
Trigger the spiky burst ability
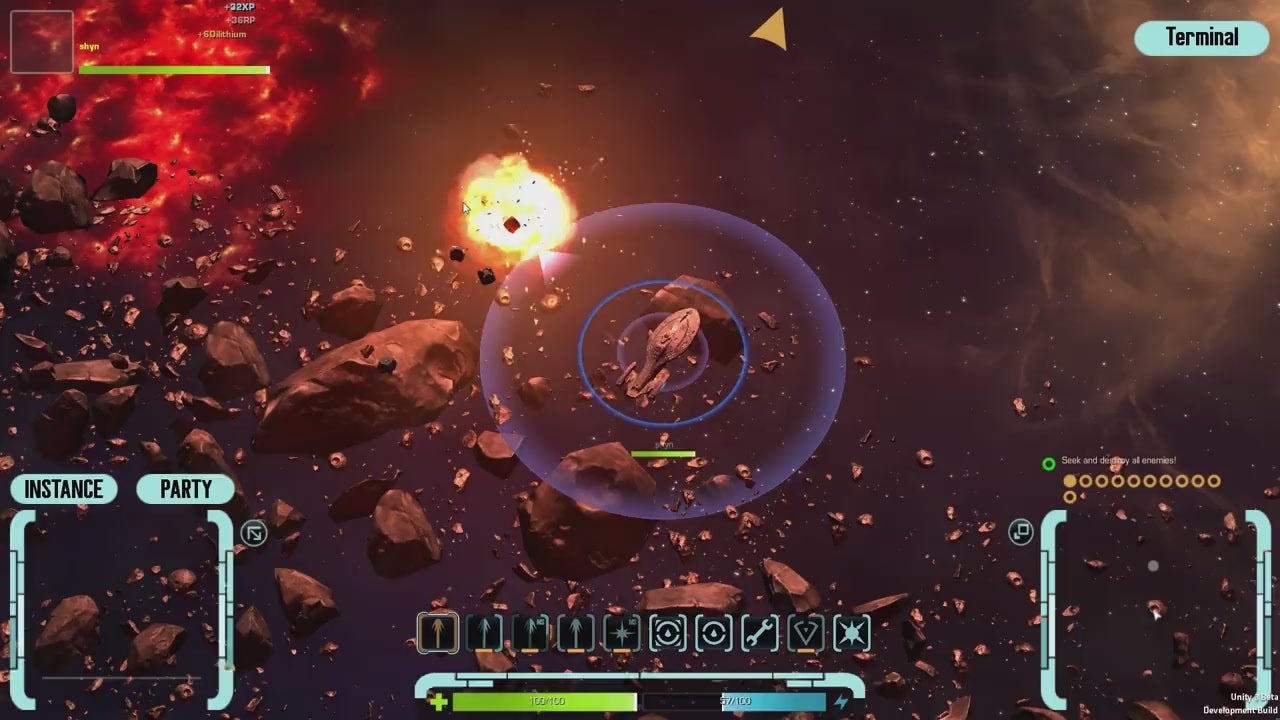pos(852,633)
